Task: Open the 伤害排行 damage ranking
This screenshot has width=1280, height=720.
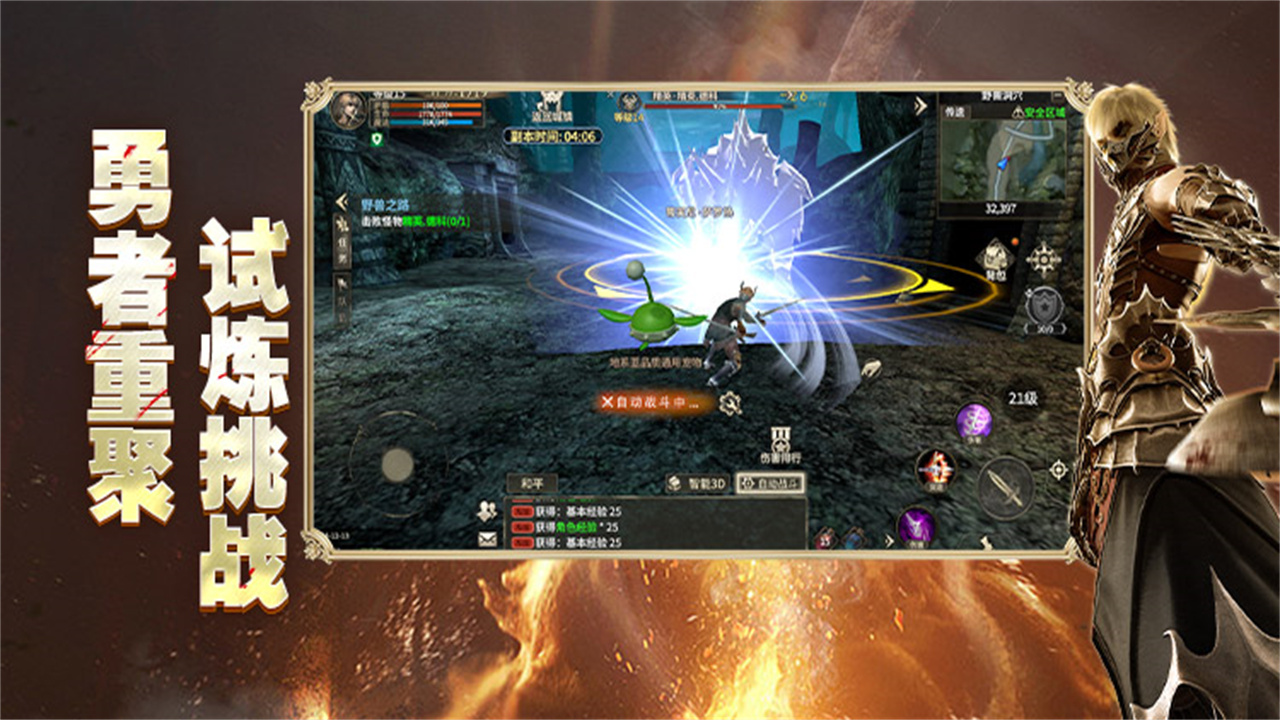Action: point(782,444)
